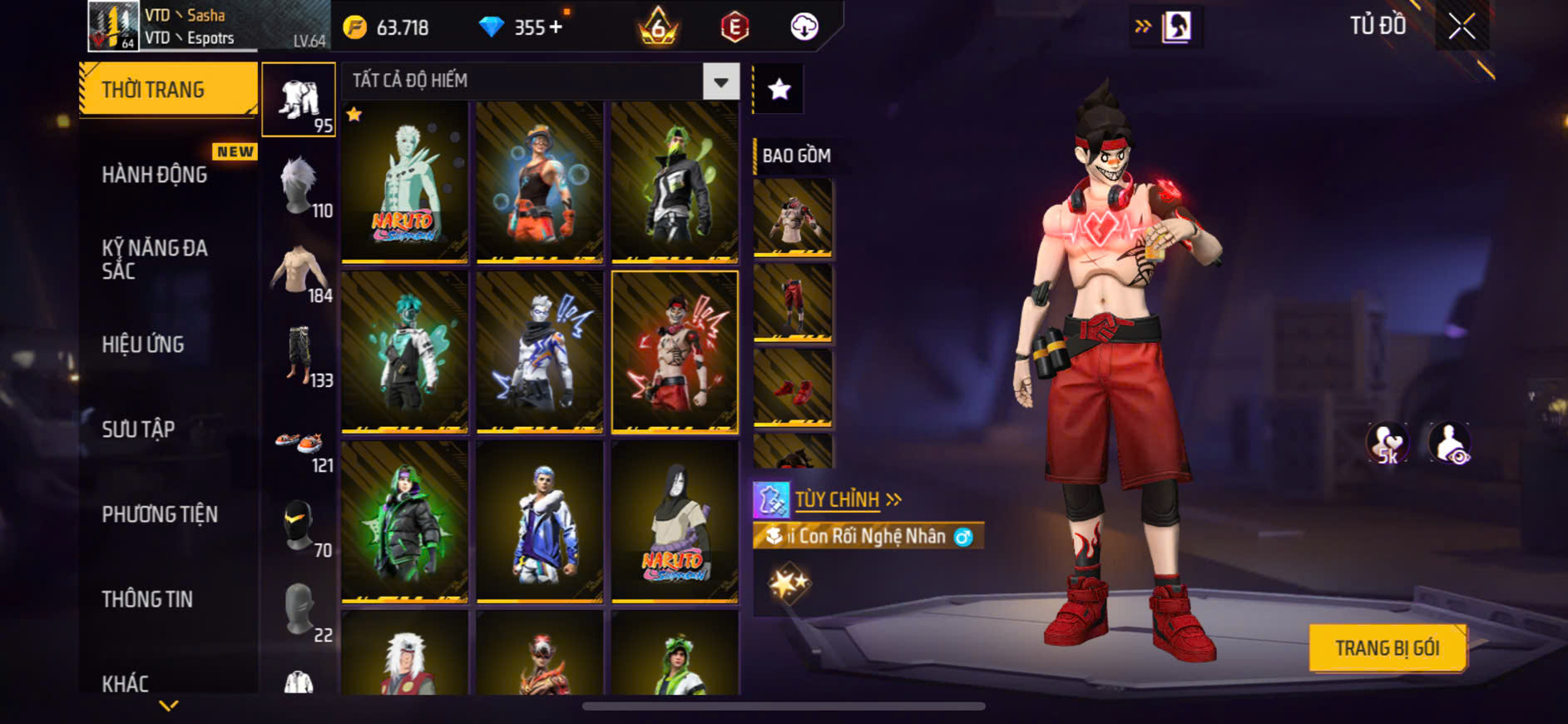The image size is (1568, 724).
Task: Select the red shorts in bundle contents
Action: (x=793, y=303)
